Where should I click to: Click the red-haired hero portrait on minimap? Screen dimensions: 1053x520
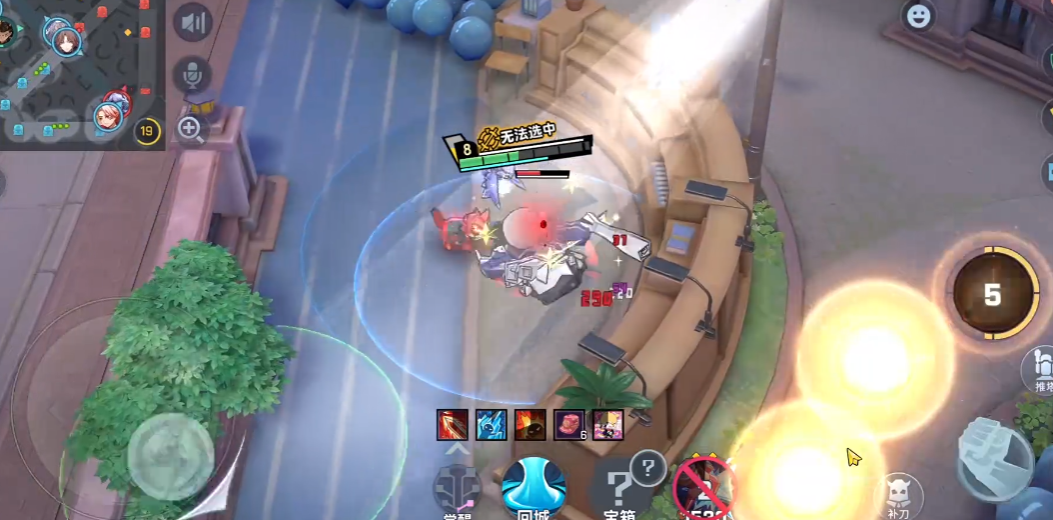(x=108, y=116)
